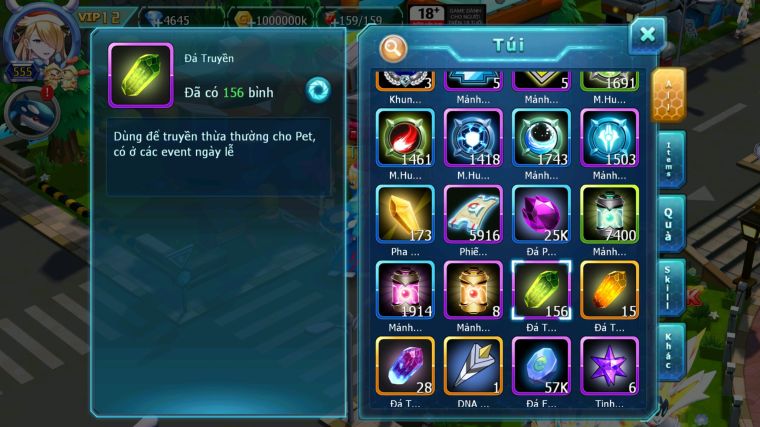This screenshot has width=760, height=427.
Task: Choose the ticket item with 5916
Action: (473, 214)
